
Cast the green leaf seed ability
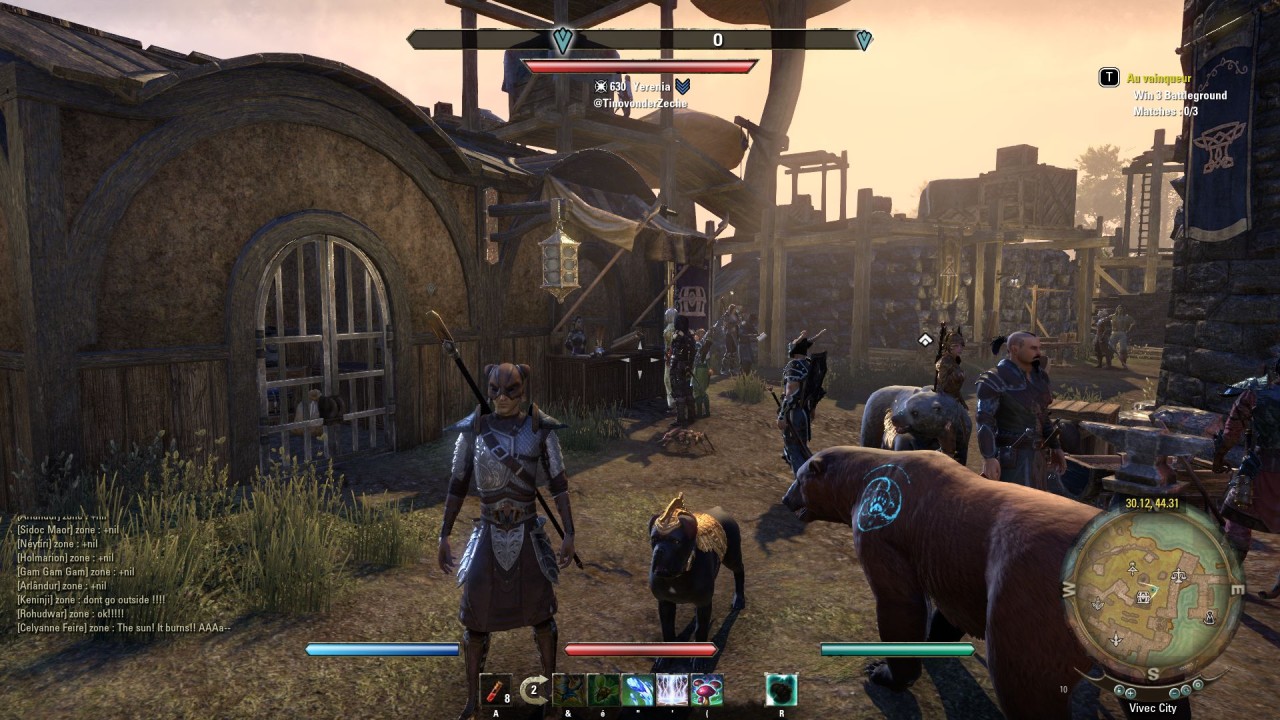[x=603, y=690]
